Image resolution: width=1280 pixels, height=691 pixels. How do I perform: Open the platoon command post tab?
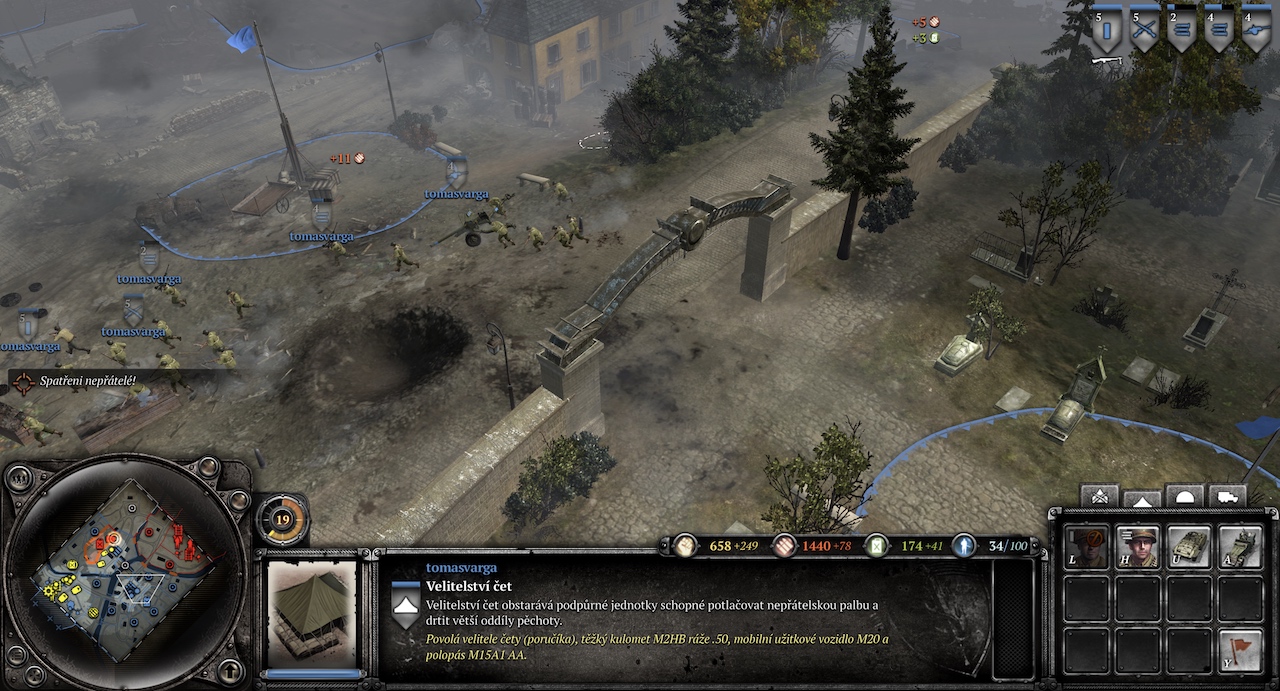(1143, 497)
